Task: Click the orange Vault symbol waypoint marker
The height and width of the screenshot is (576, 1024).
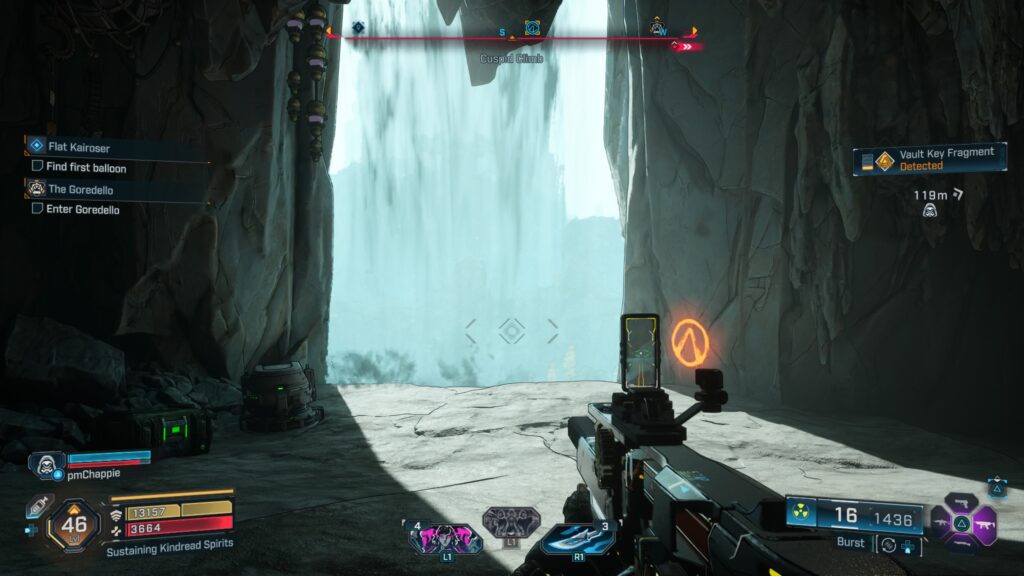Action: click(x=690, y=342)
